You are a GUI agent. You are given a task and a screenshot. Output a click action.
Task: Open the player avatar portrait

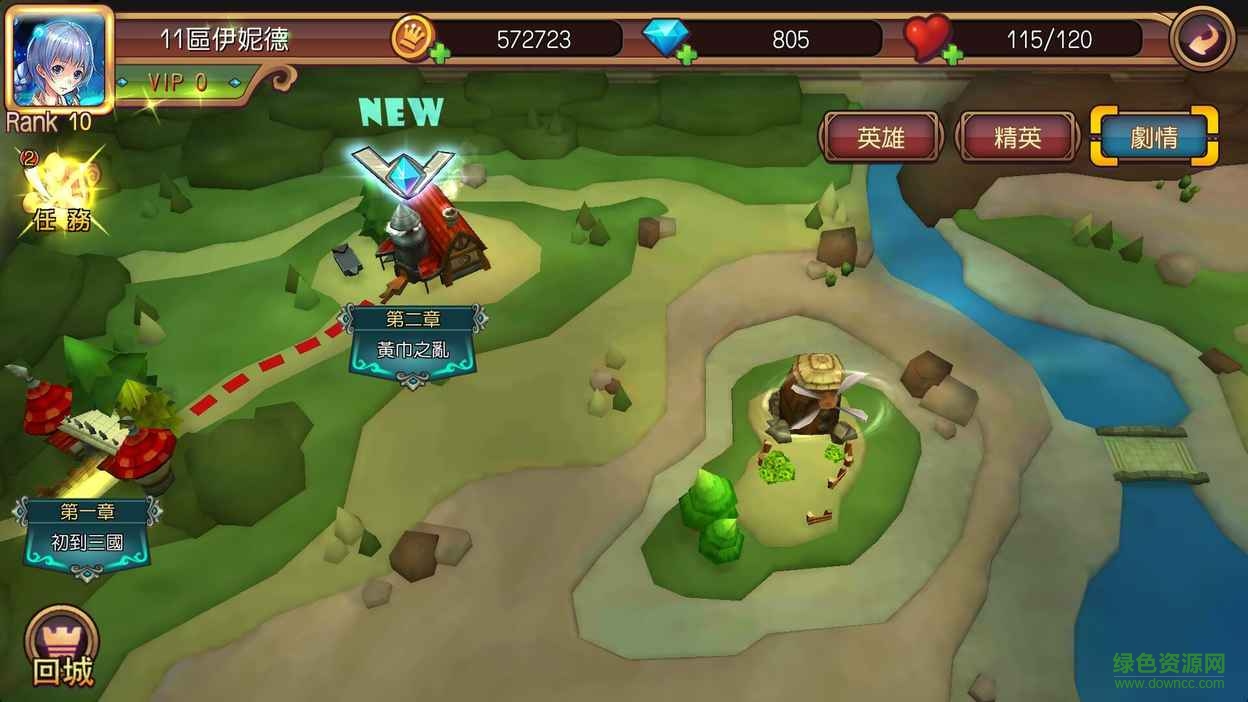click(x=58, y=57)
